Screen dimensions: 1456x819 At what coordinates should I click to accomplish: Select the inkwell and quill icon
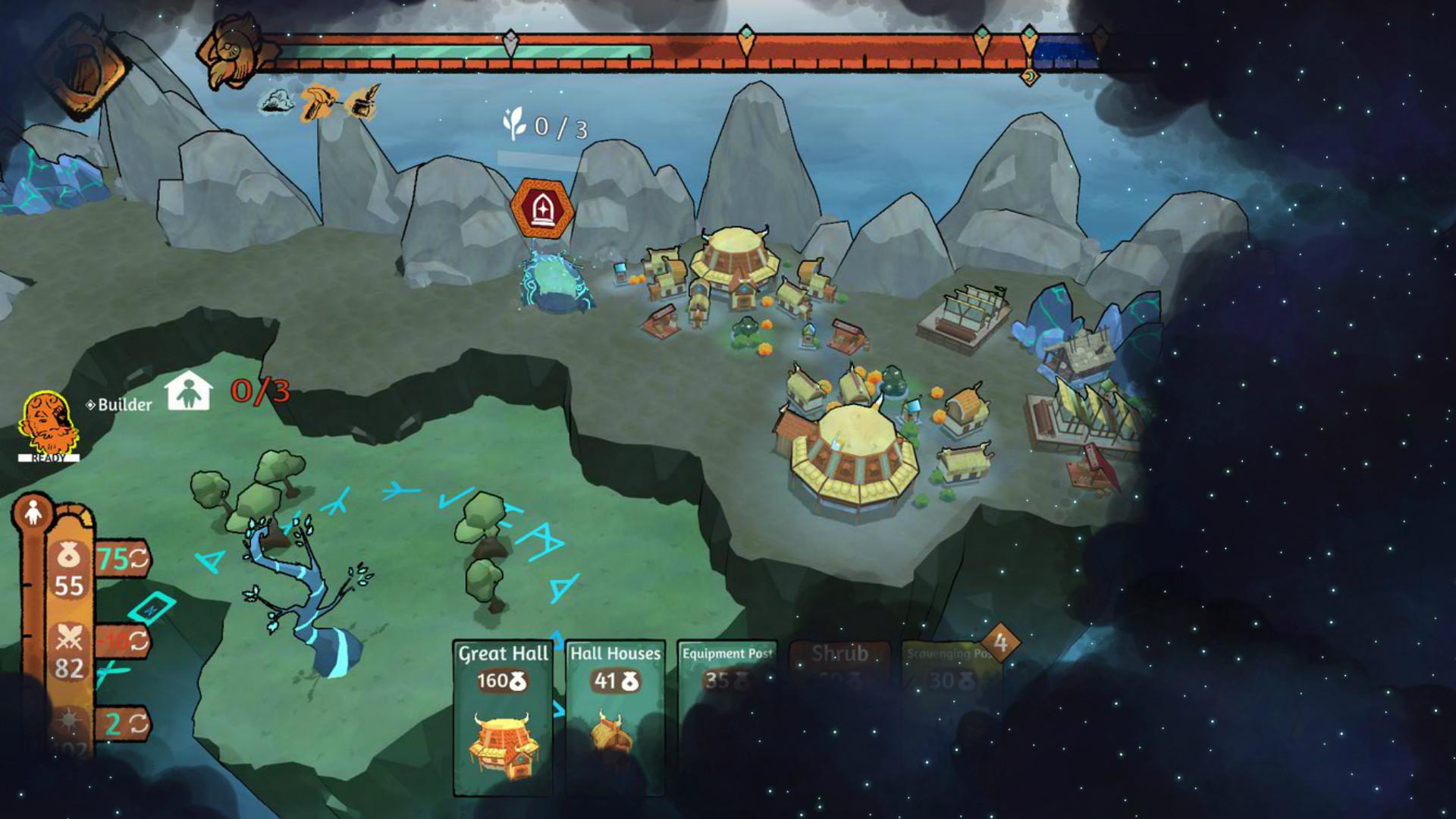pos(362,102)
